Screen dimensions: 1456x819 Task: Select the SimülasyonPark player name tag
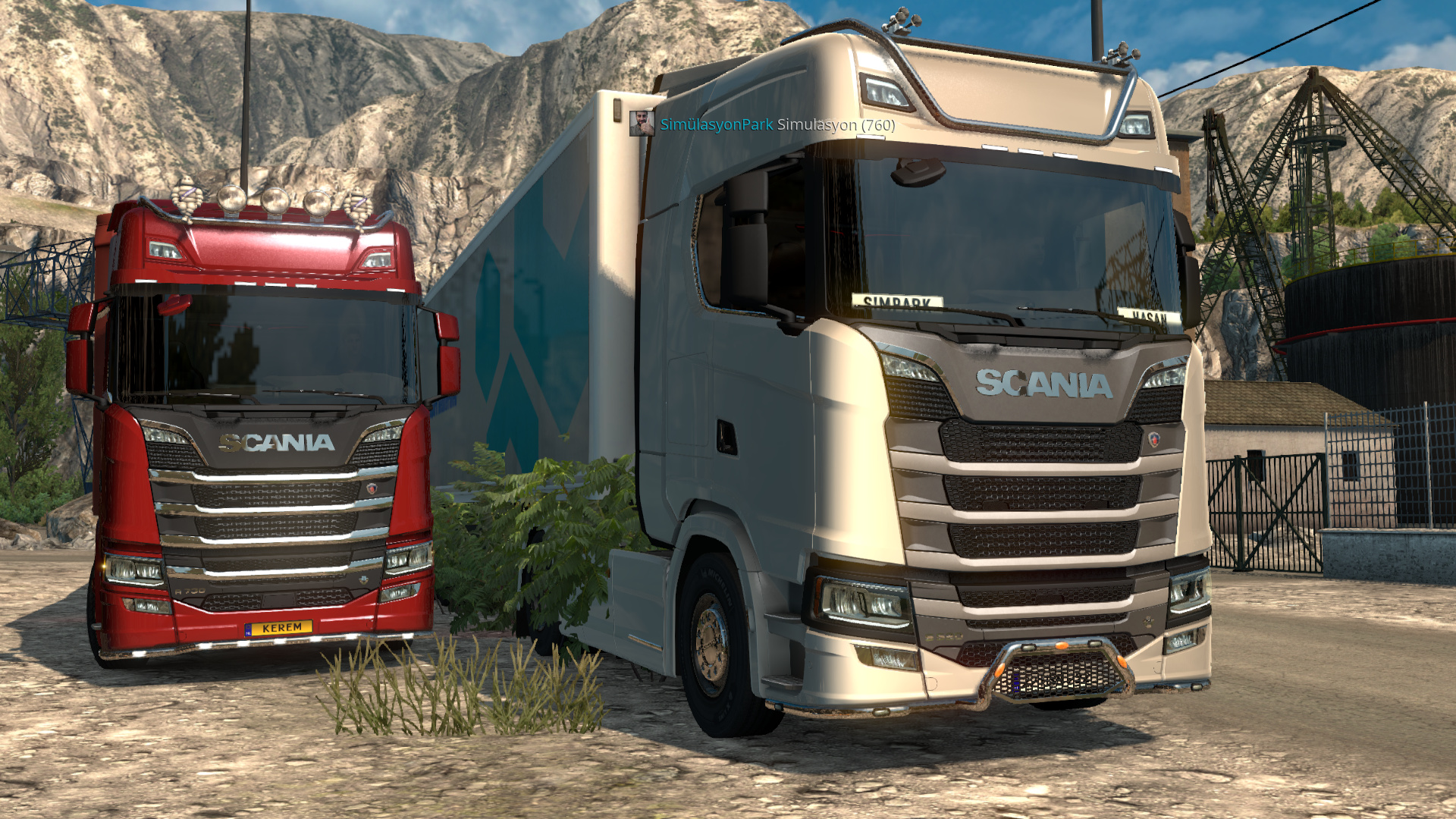[716, 124]
